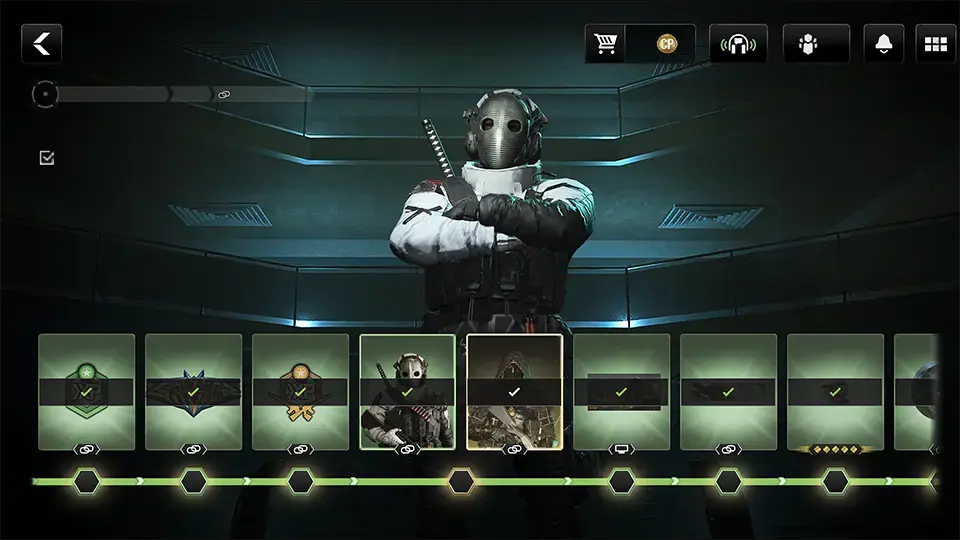Select the reward card with five gold diamonds

click(835, 391)
